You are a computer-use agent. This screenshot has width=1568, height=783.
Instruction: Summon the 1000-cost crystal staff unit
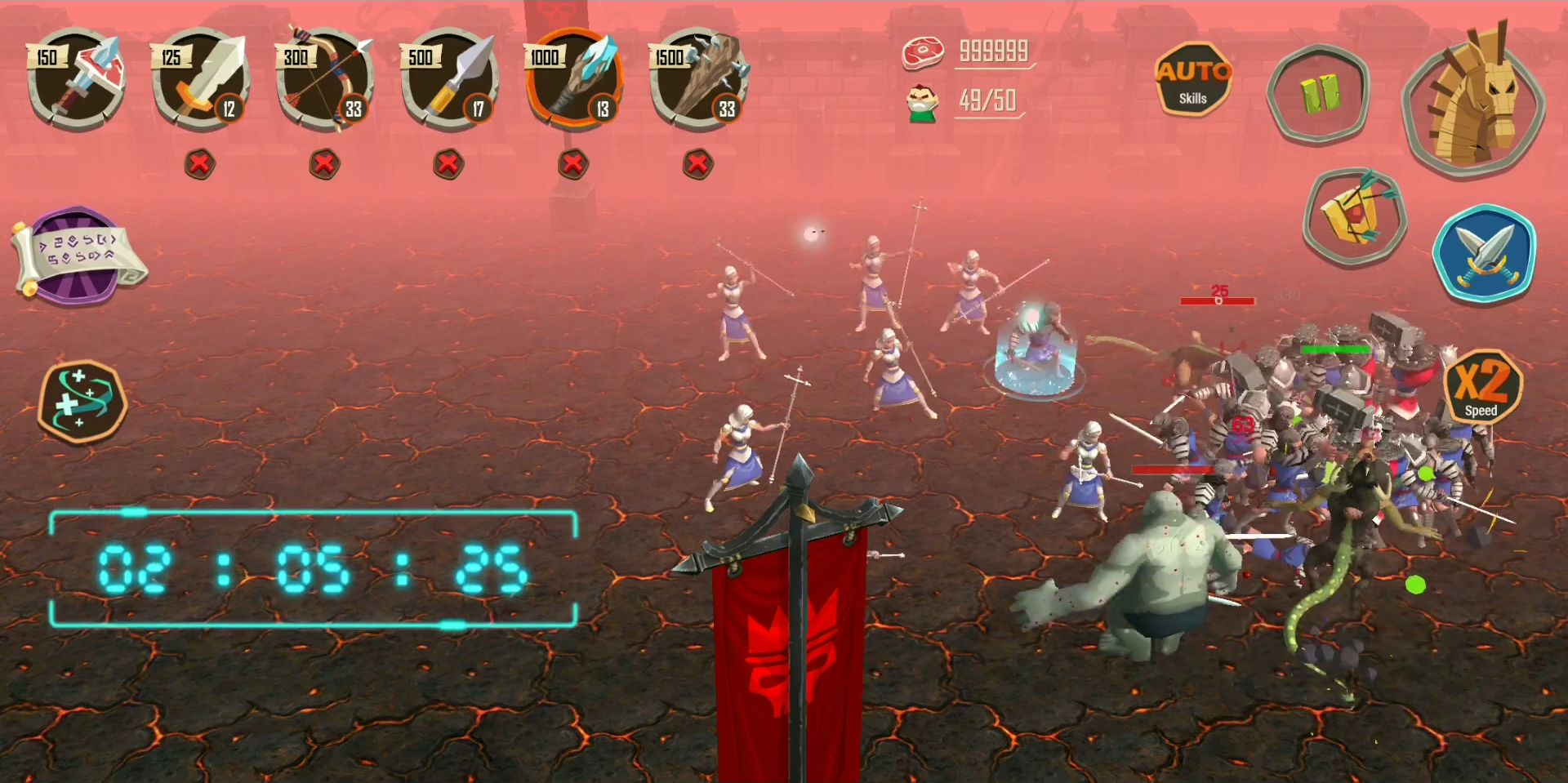574,79
